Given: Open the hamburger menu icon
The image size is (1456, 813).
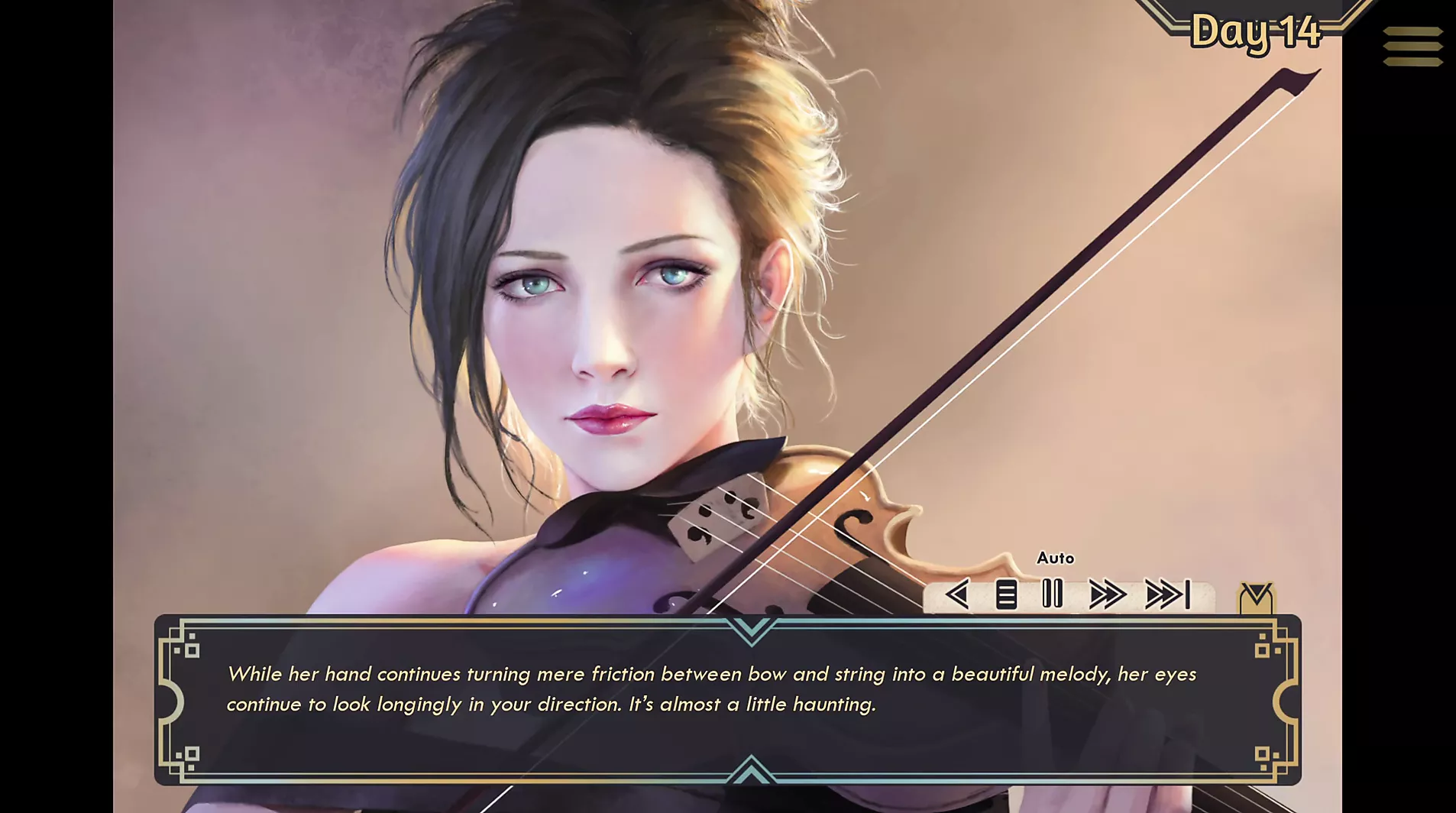Looking at the screenshot, I should click(x=1412, y=46).
